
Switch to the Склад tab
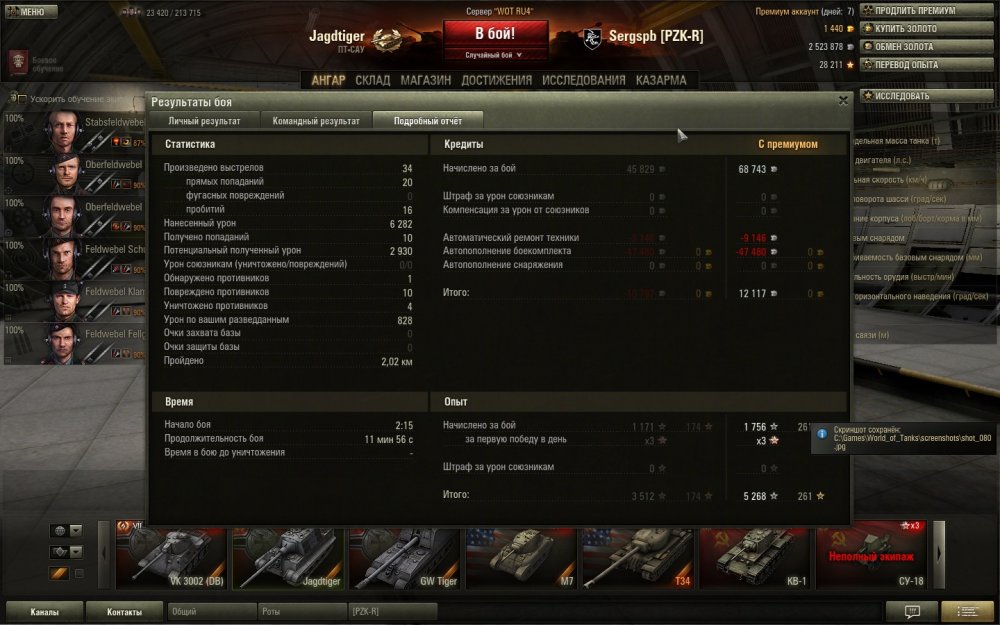[372, 80]
